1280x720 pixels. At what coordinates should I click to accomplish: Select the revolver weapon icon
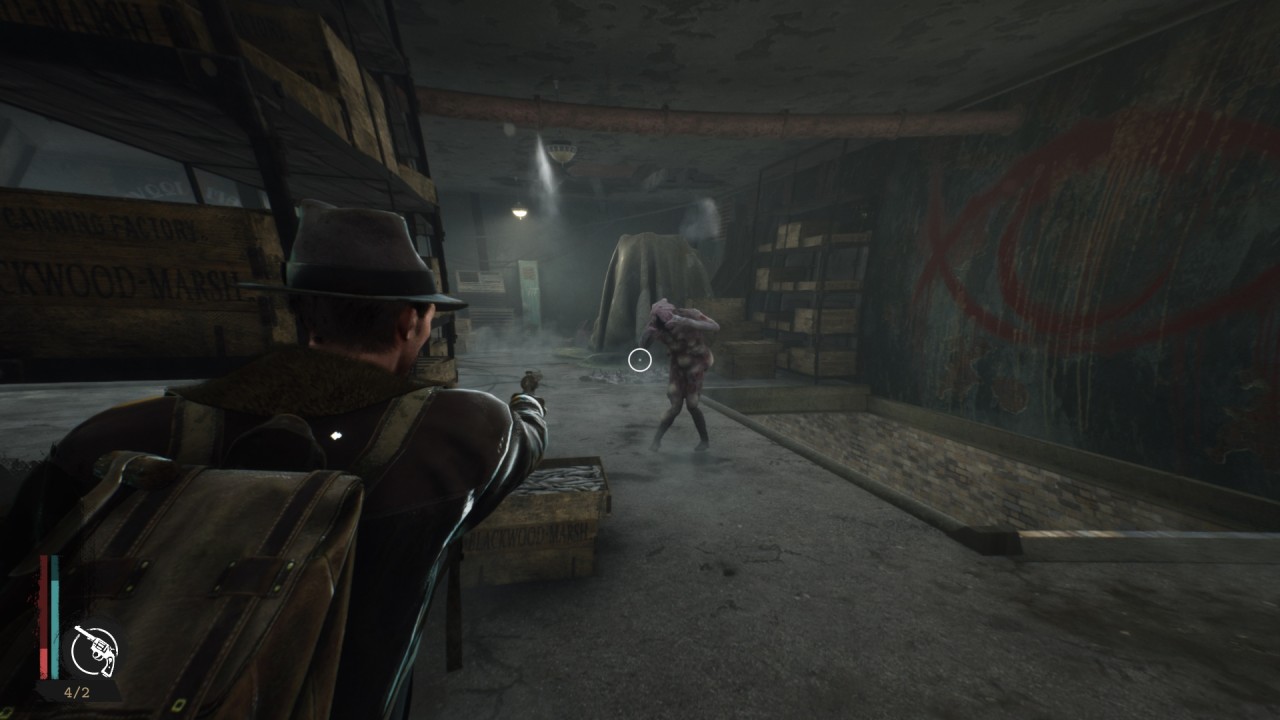(94, 651)
